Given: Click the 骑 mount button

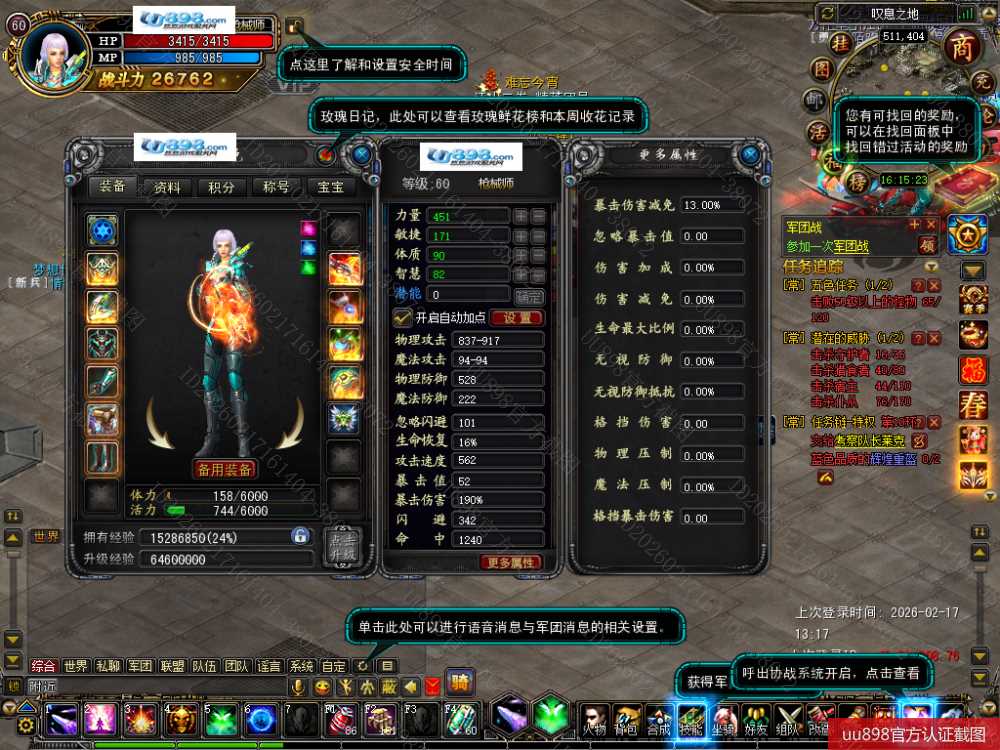Looking at the screenshot, I should click(460, 683).
